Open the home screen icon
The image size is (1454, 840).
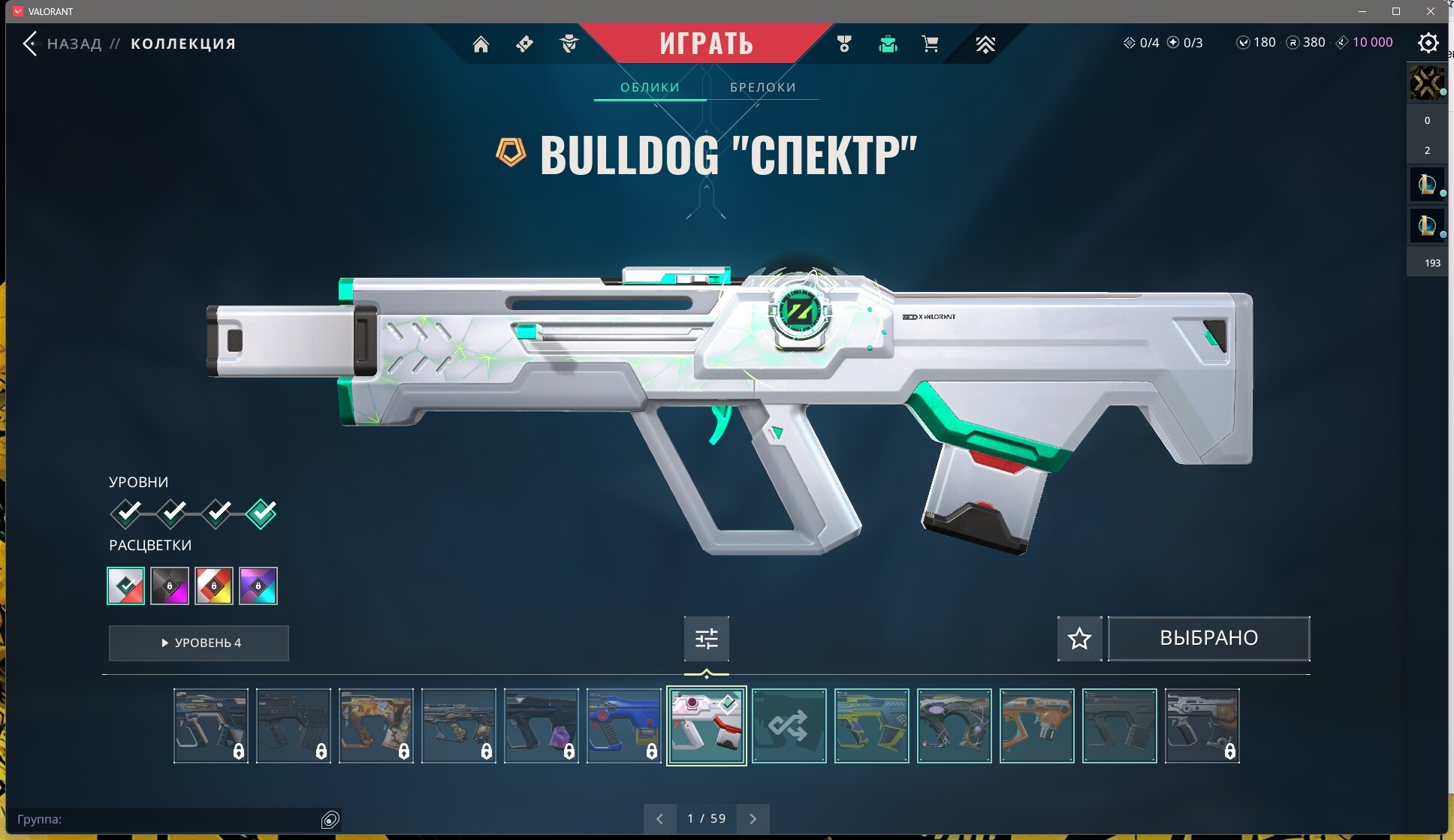tap(481, 44)
